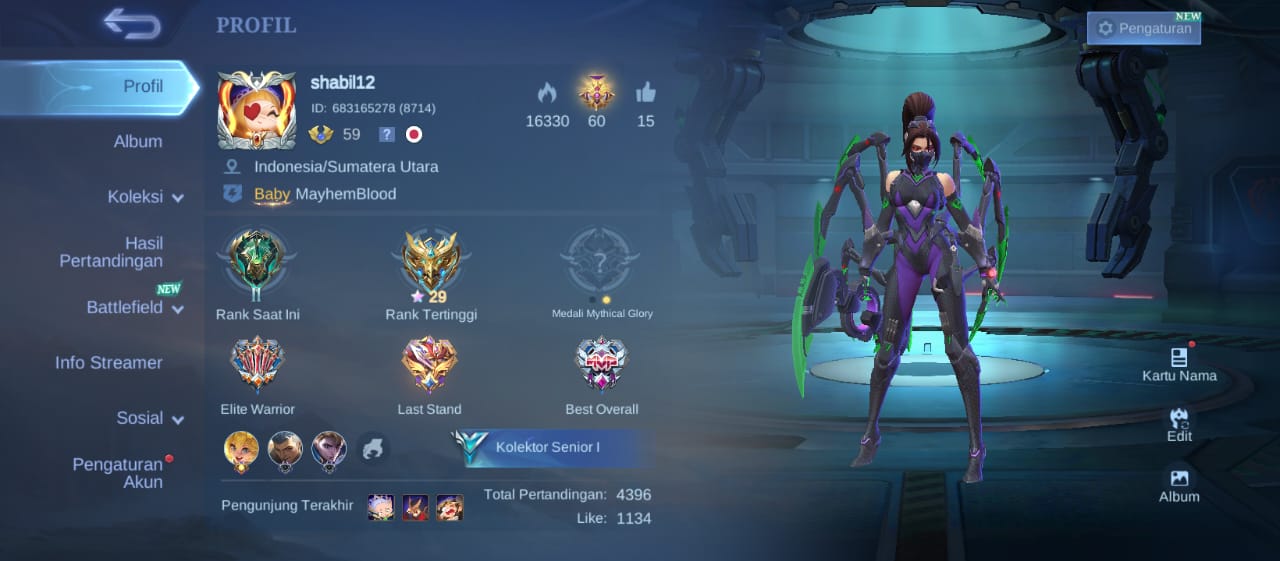
Task: Open the Best Overall achievement badge
Action: (601, 364)
